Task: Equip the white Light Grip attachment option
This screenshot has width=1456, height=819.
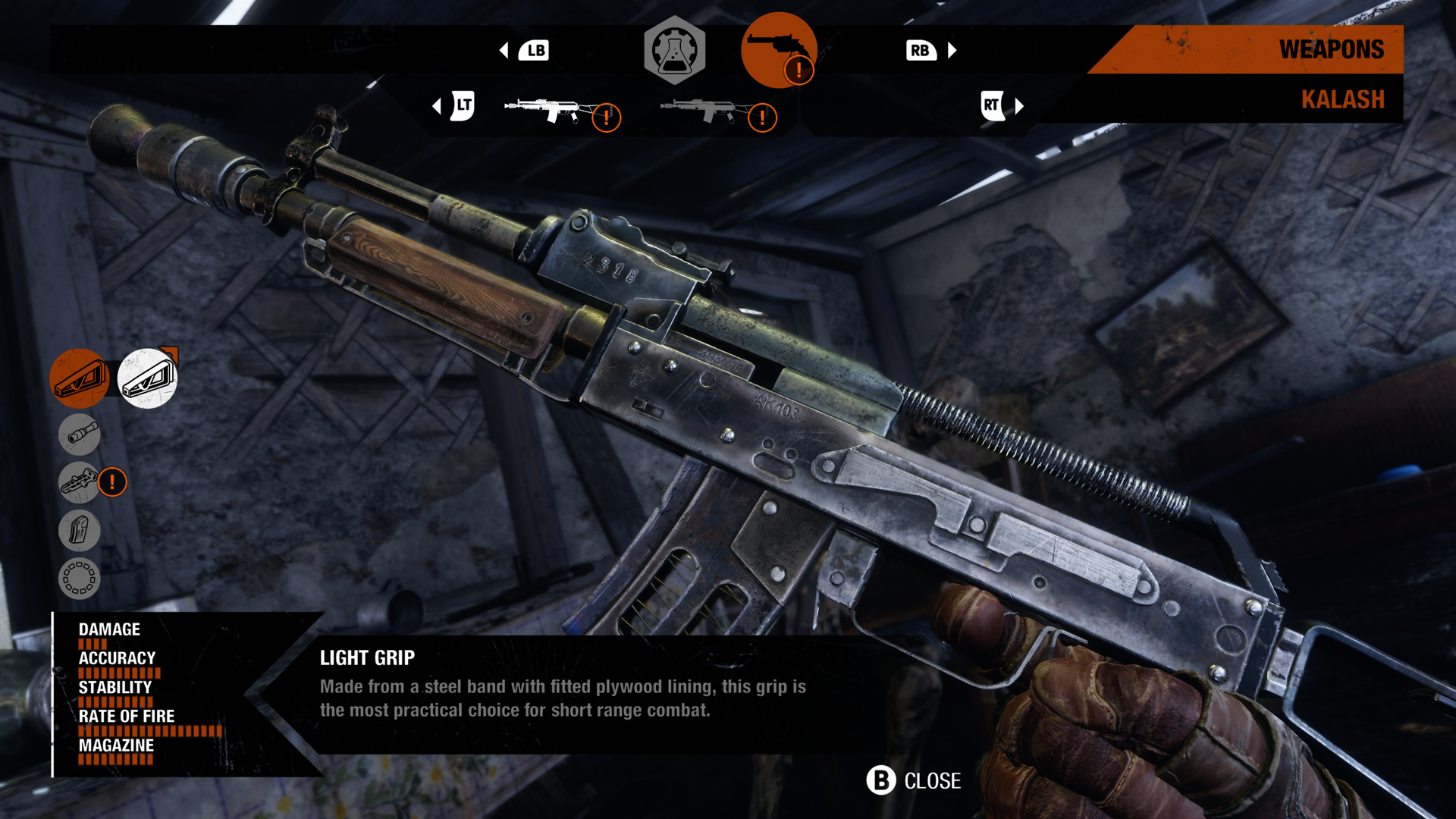Action: (147, 378)
